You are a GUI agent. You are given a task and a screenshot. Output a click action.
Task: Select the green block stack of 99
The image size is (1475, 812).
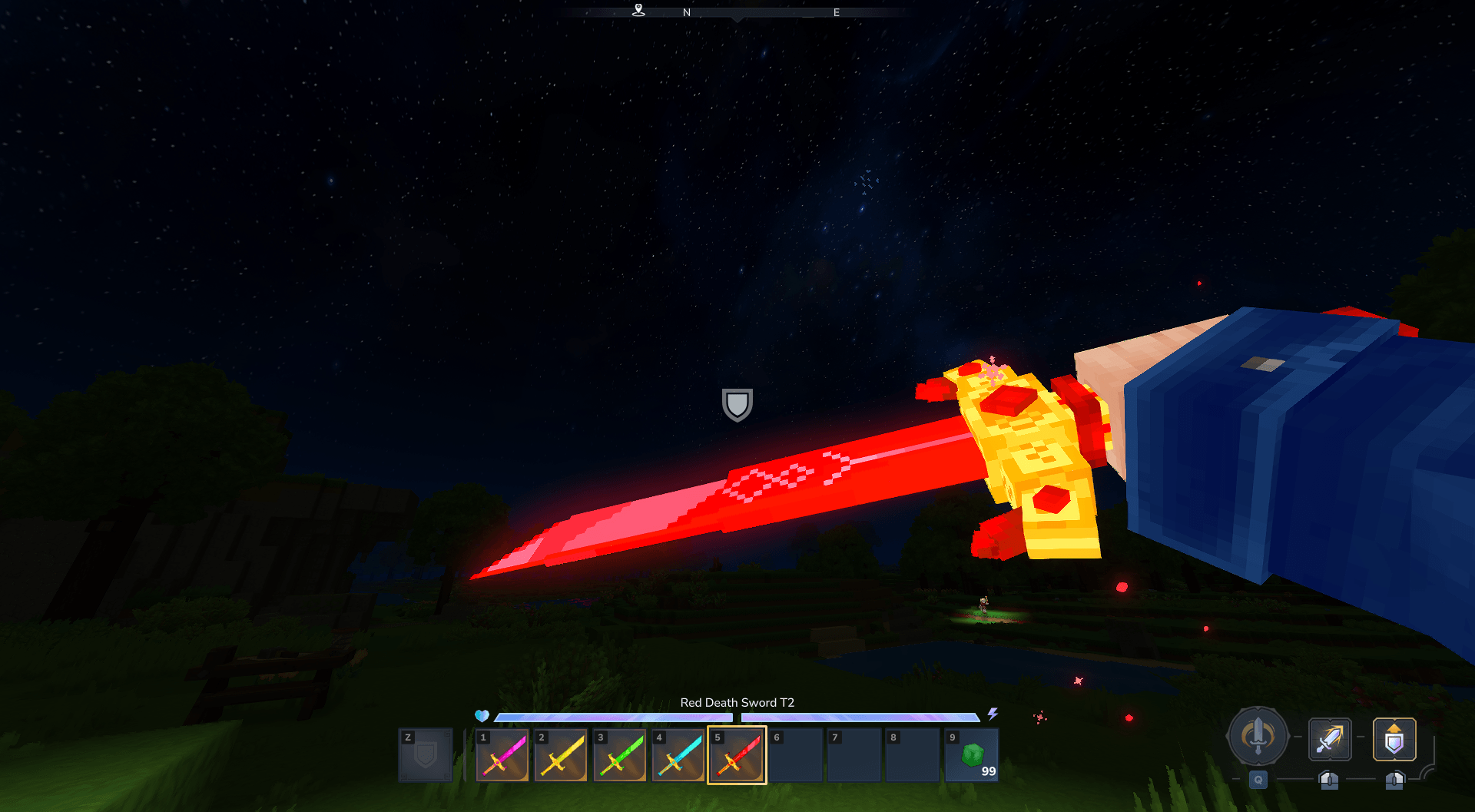[972, 755]
